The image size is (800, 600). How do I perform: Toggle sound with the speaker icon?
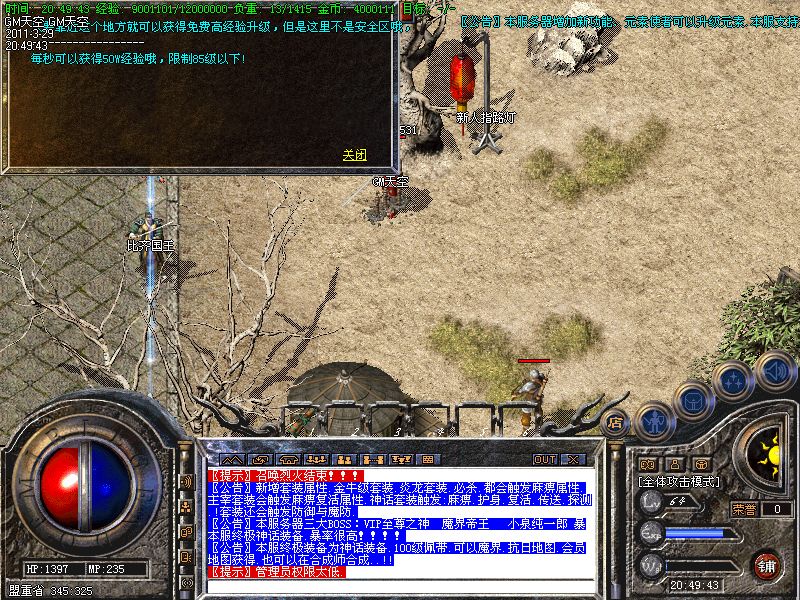[x=773, y=371]
